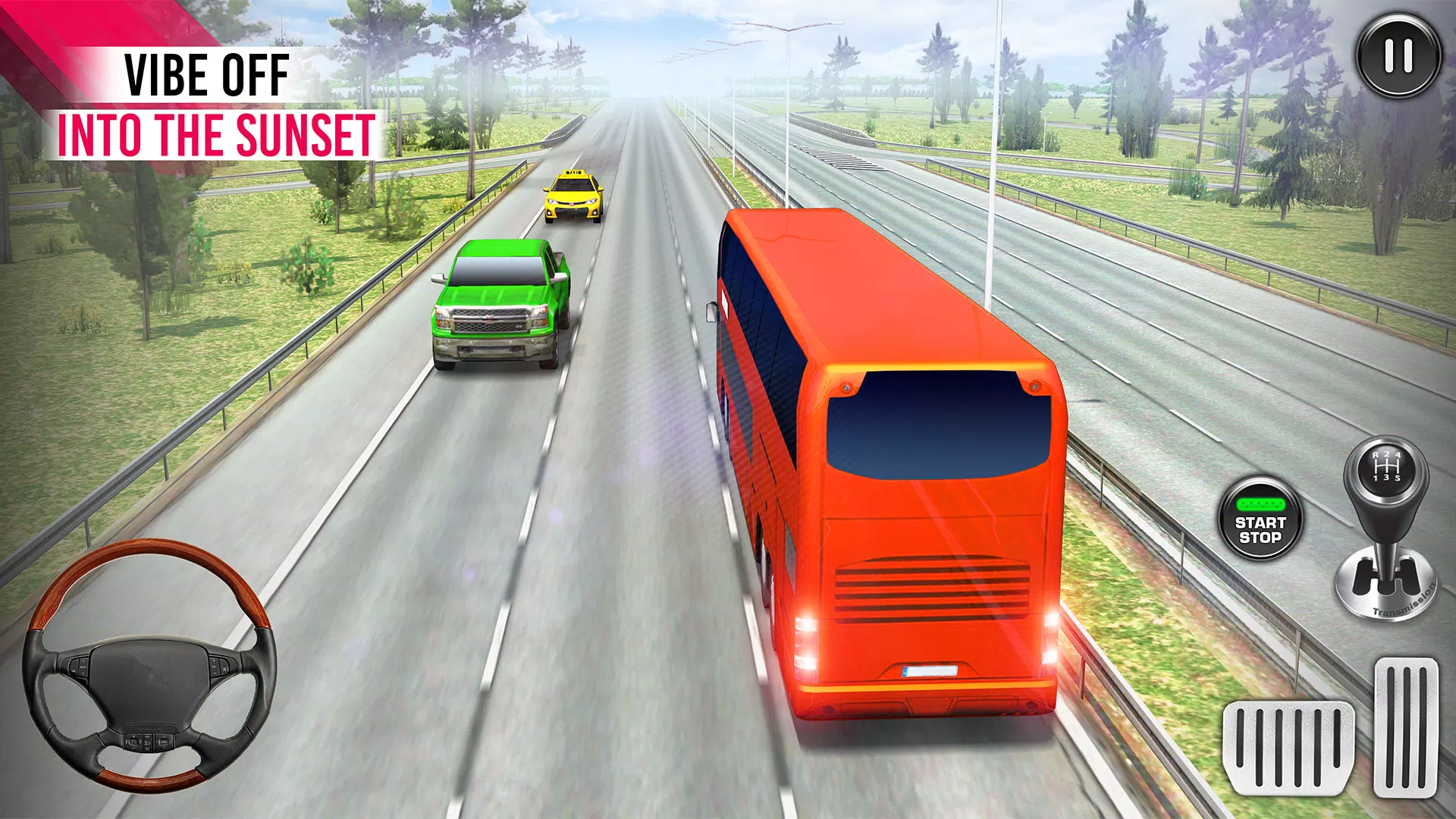The height and width of the screenshot is (819, 1456).
Task: Tap the 5th gear marking on the shifter knob
Action: [x=1398, y=478]
